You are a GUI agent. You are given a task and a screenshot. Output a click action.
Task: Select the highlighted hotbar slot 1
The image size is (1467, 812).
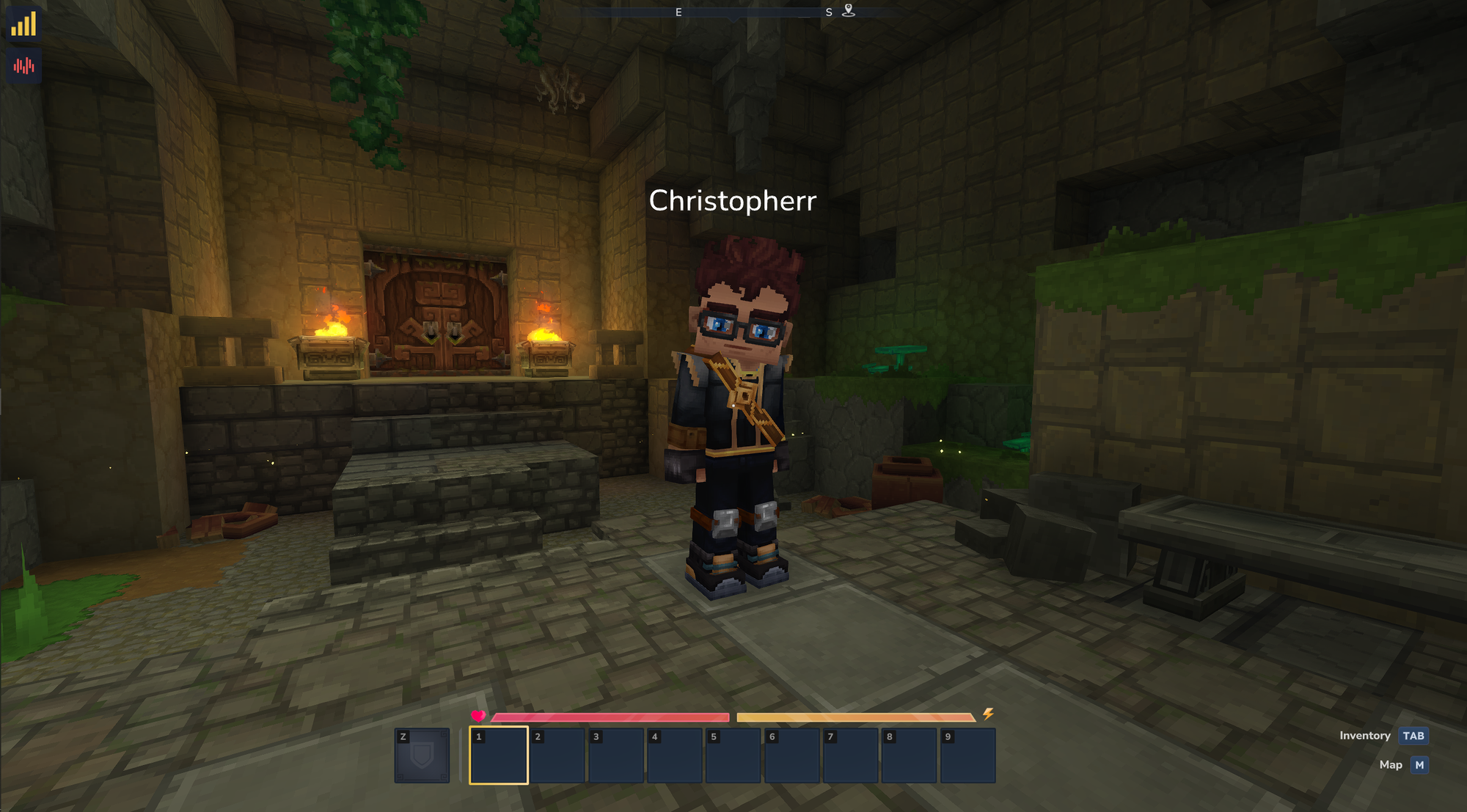[x=499, y=756]
